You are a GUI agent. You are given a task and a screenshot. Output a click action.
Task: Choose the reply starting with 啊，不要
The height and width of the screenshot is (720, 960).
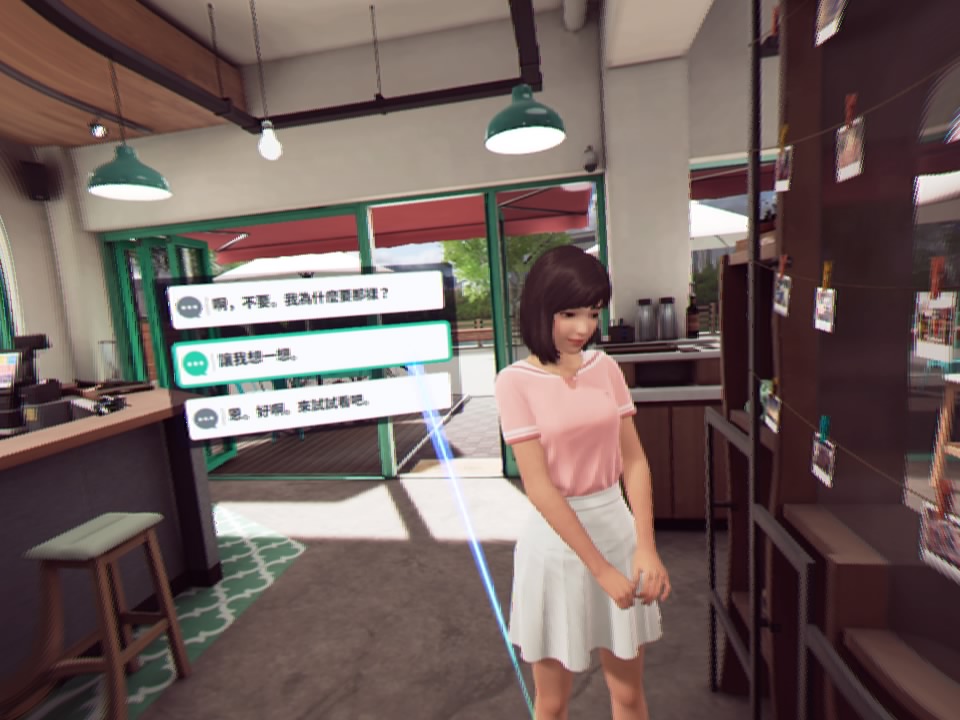pos(305,298)
